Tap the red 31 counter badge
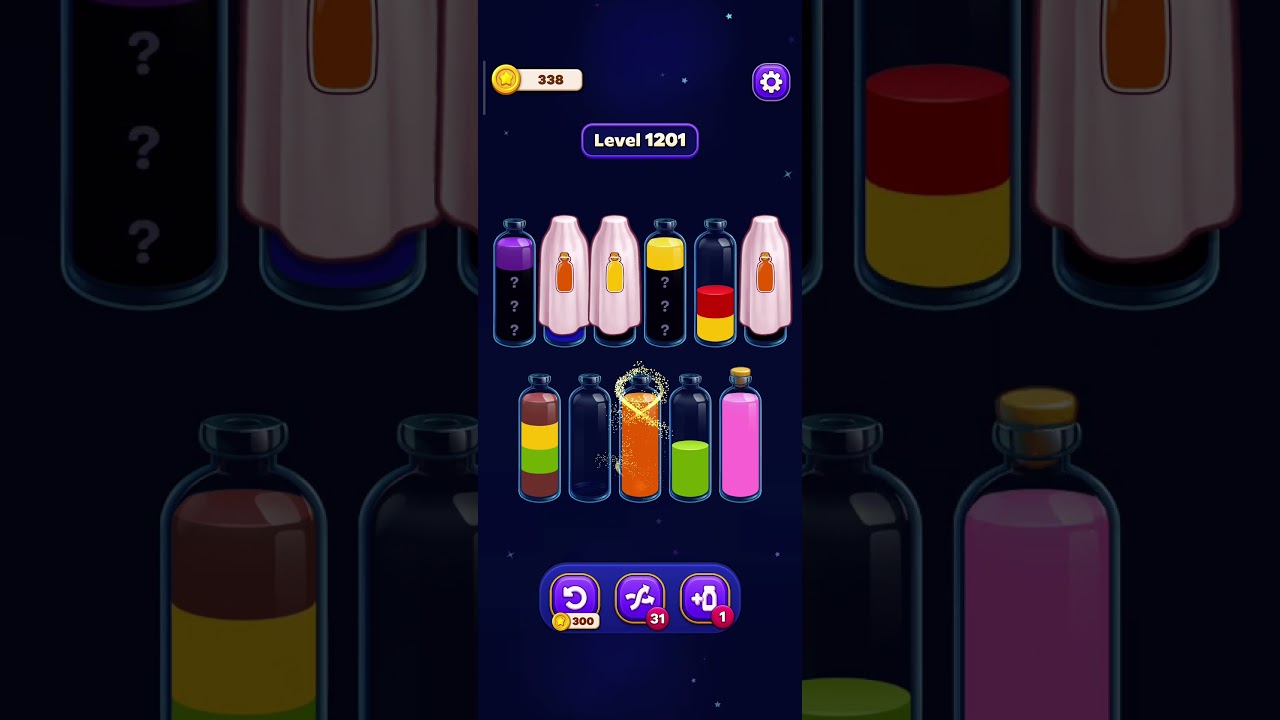The width and height of the screenshot is (1280, 720). click(x=659, y=619)
